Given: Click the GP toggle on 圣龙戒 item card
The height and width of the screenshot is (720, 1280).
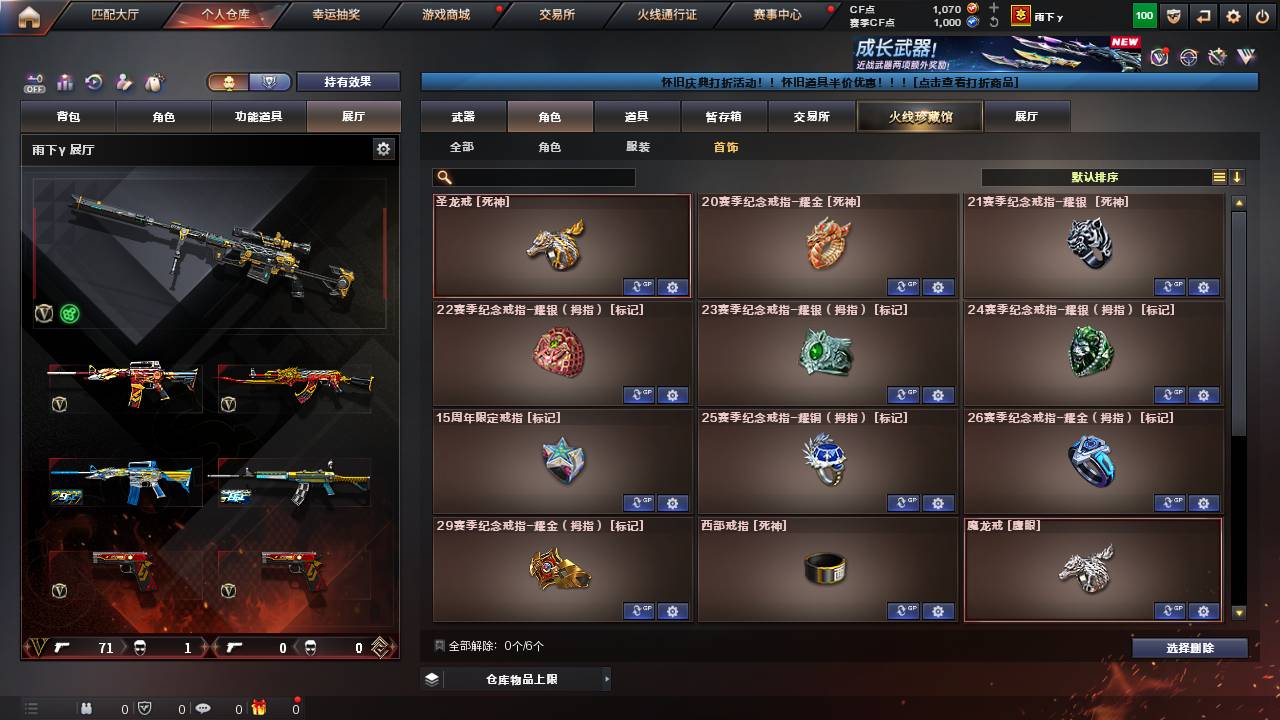Looking at the screenshot, I should point(639,287).
